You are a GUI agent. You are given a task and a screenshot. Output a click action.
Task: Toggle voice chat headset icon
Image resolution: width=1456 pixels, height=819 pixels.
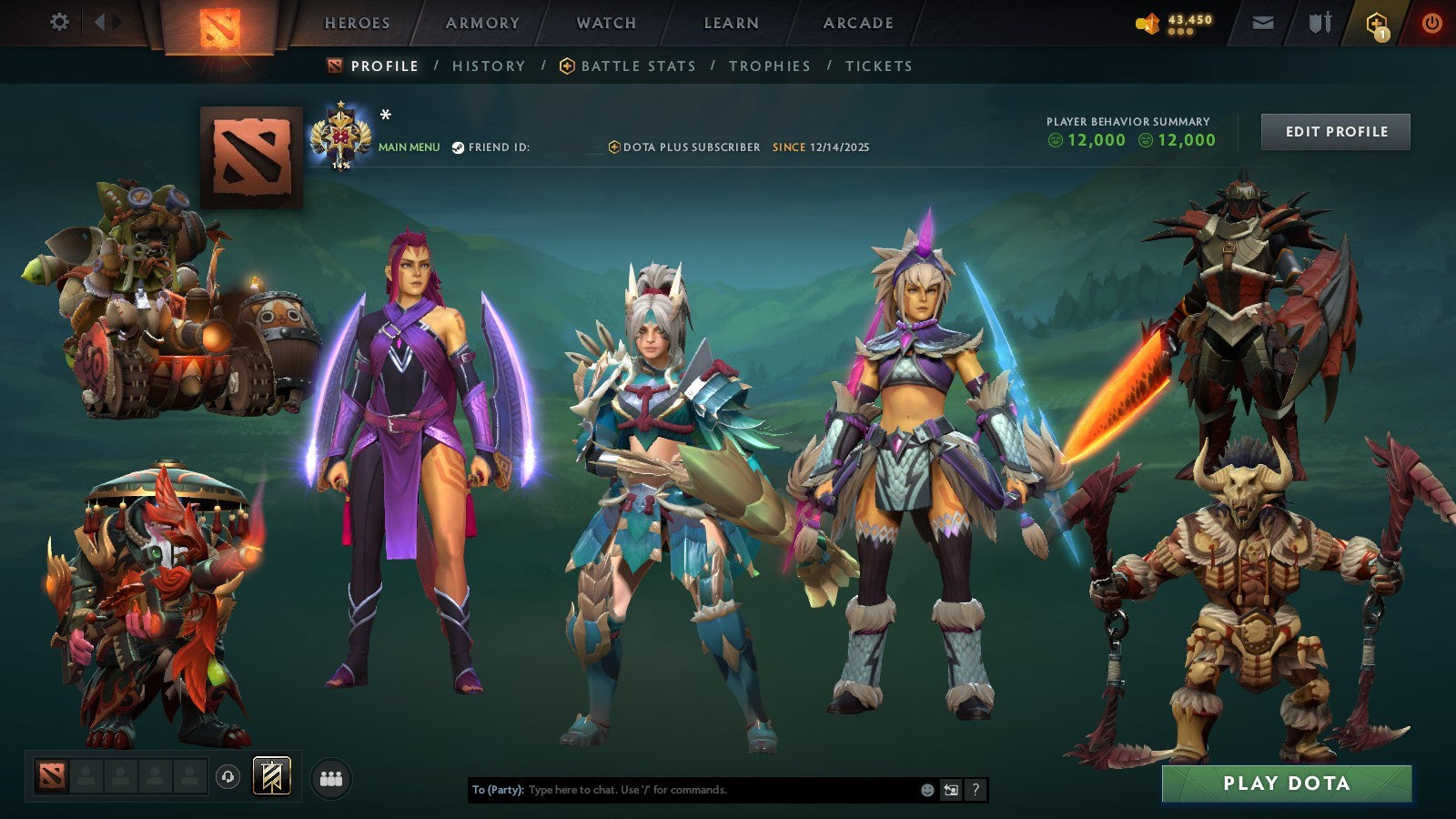click(228, 776)
